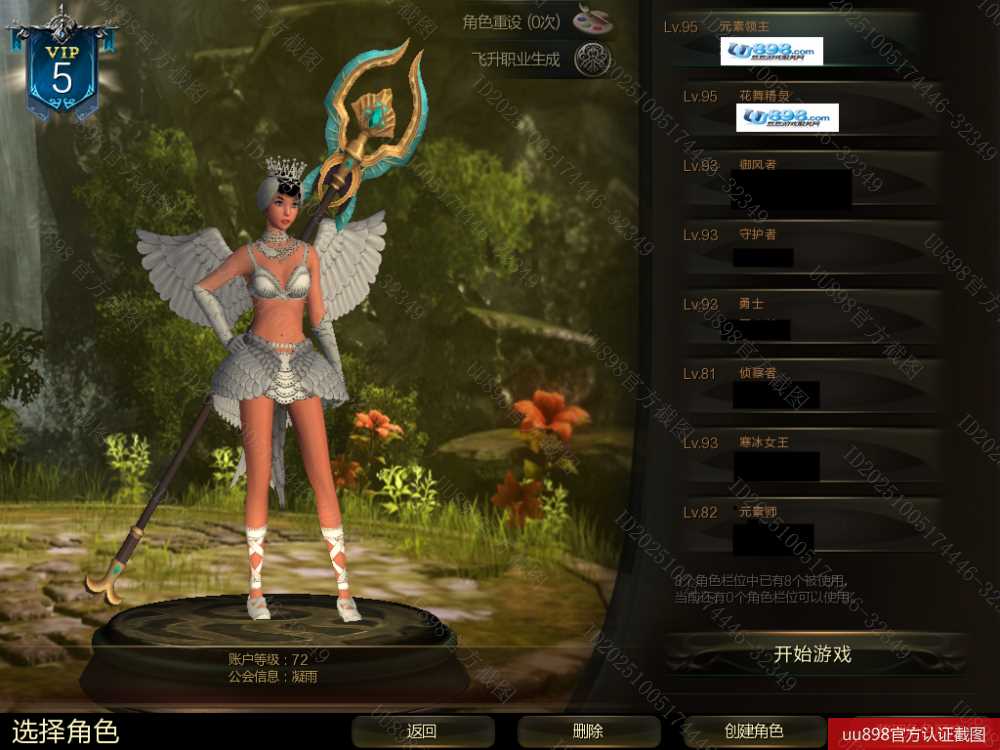This screenshot has width=1000, height=750.
Task: Choose the Lv.82 元素师 character
Action: (800, 524)
